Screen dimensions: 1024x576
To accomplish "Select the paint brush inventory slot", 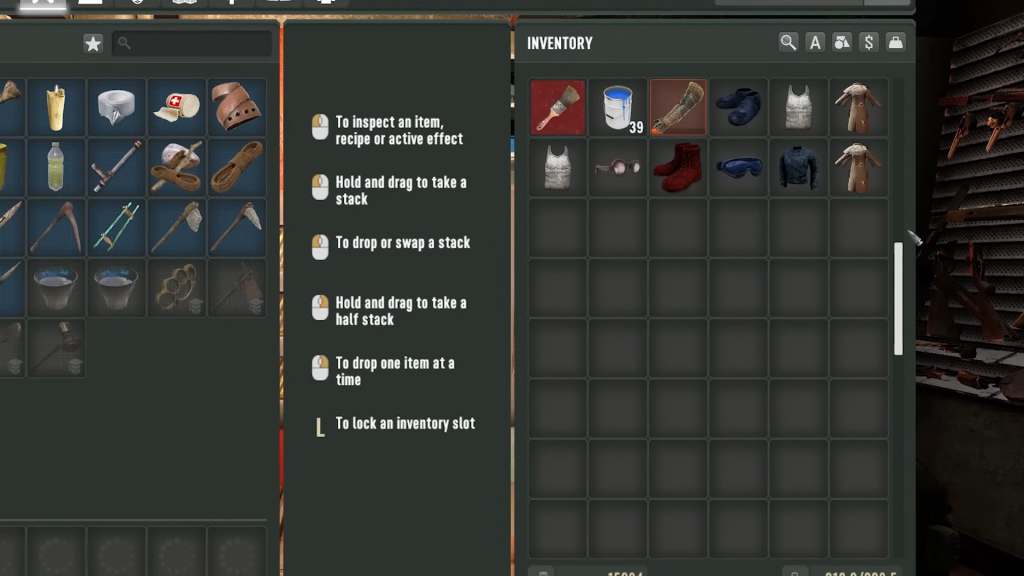I will pos(558,108).
